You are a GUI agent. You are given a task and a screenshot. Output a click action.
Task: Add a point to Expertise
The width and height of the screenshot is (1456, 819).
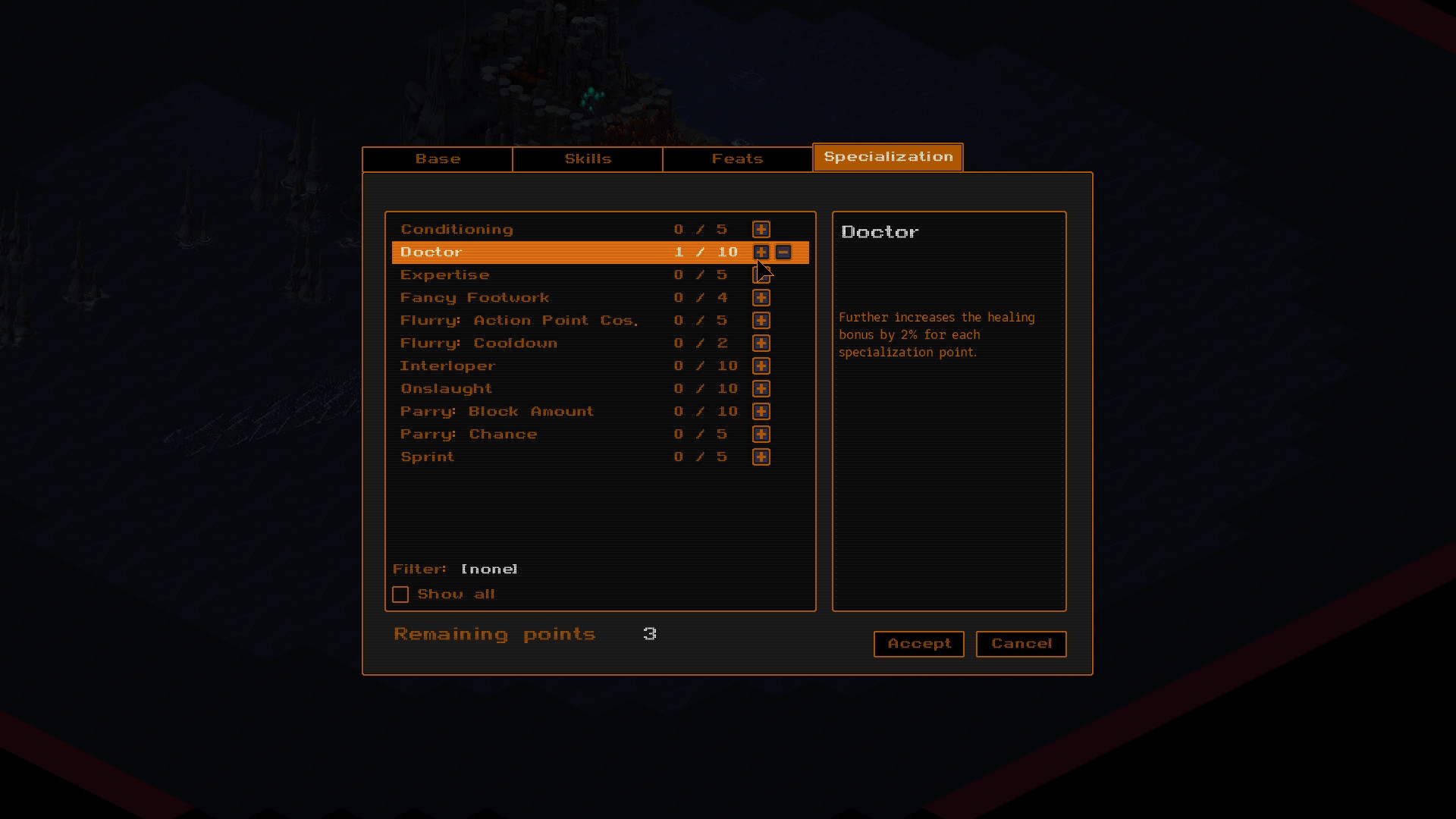pyautogui.click(x=761, y=275)
